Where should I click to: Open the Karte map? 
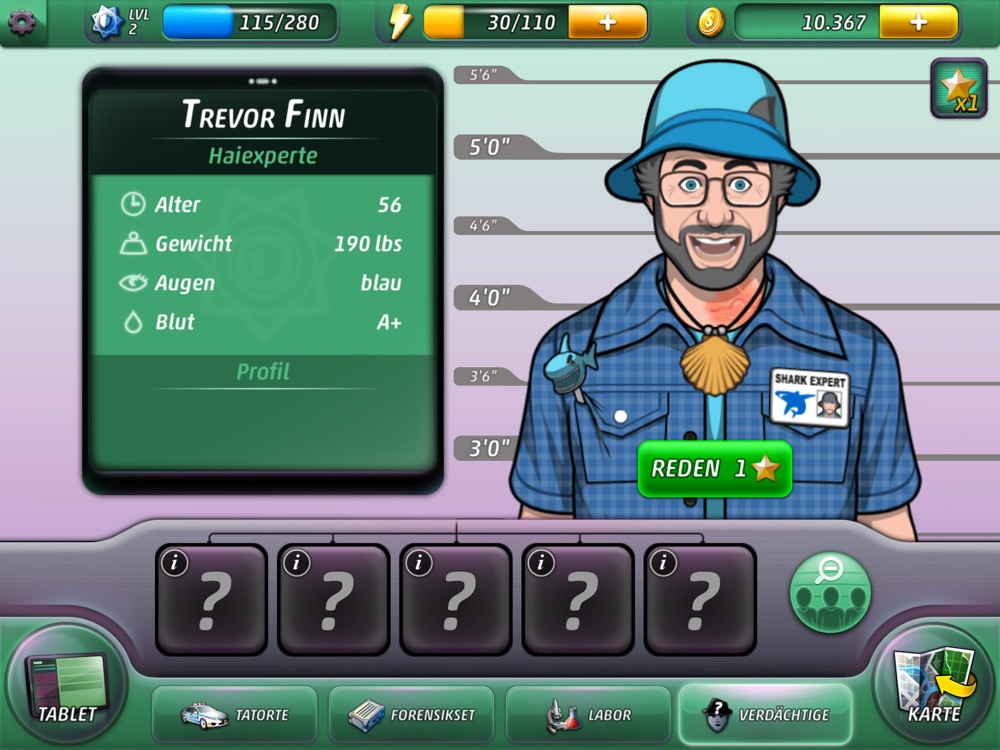933,687
